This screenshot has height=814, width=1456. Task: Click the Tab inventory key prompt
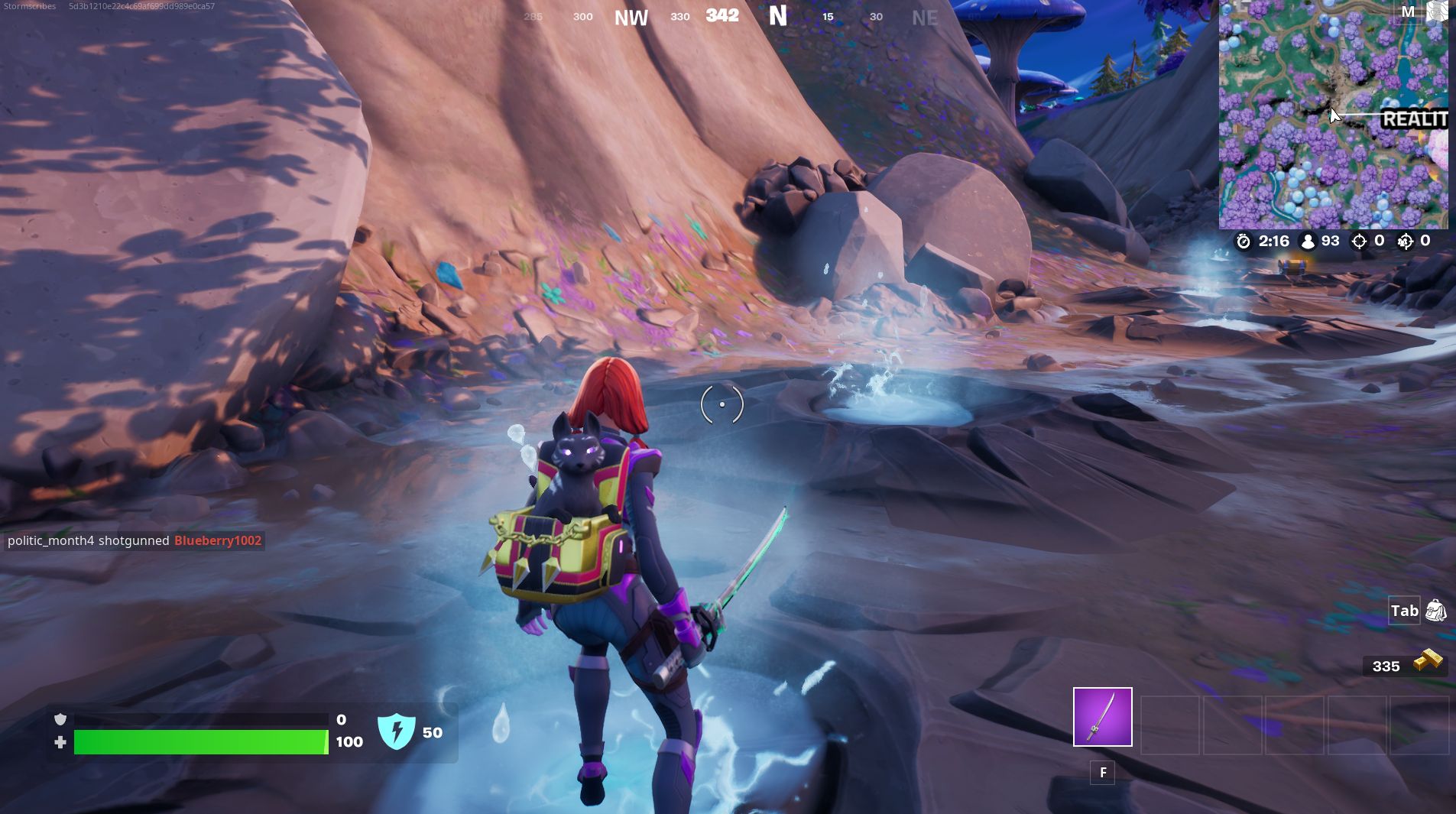pyautogui.click(x=1404, y=611)
